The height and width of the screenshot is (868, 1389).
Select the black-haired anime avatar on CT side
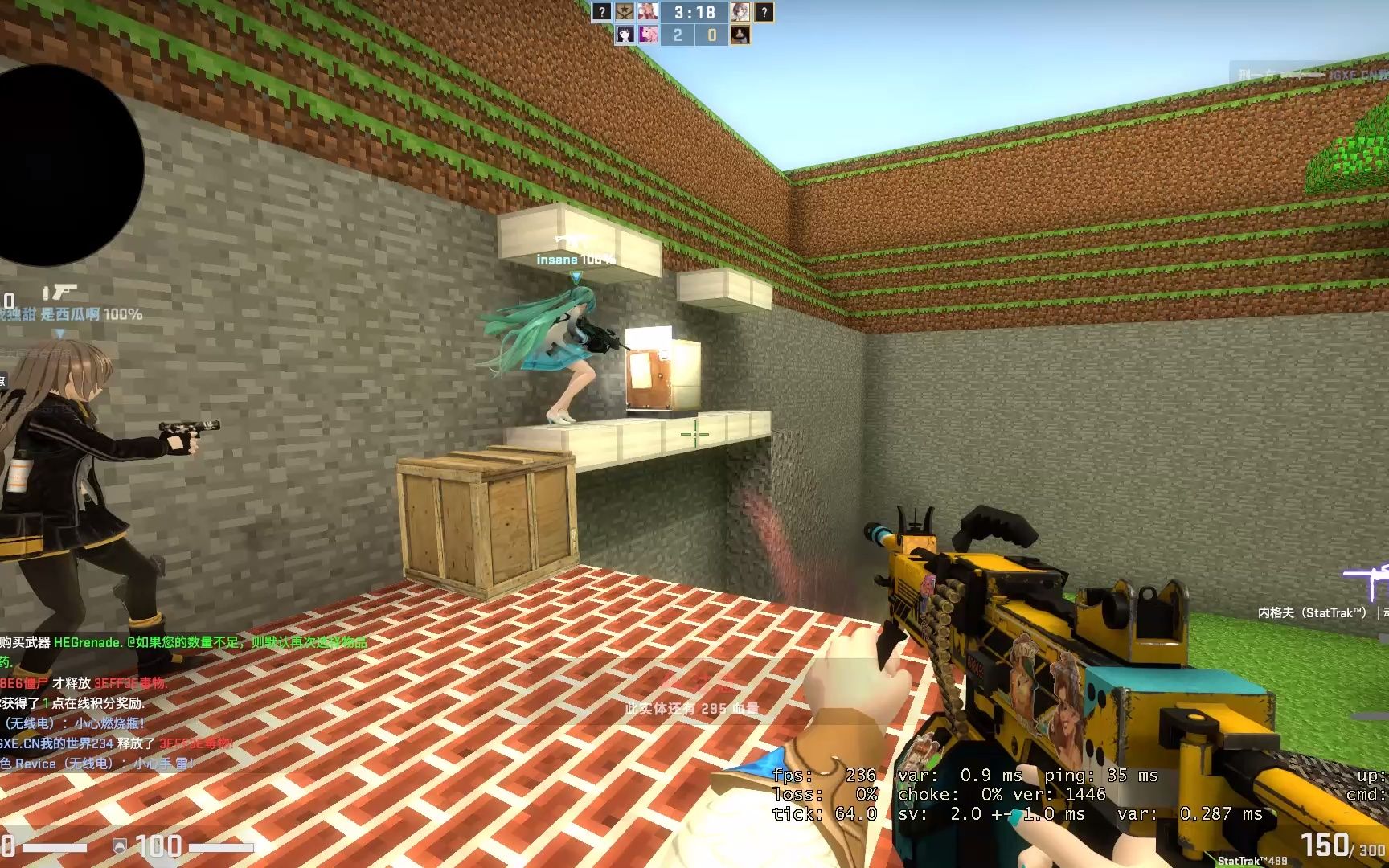(625, 35)
